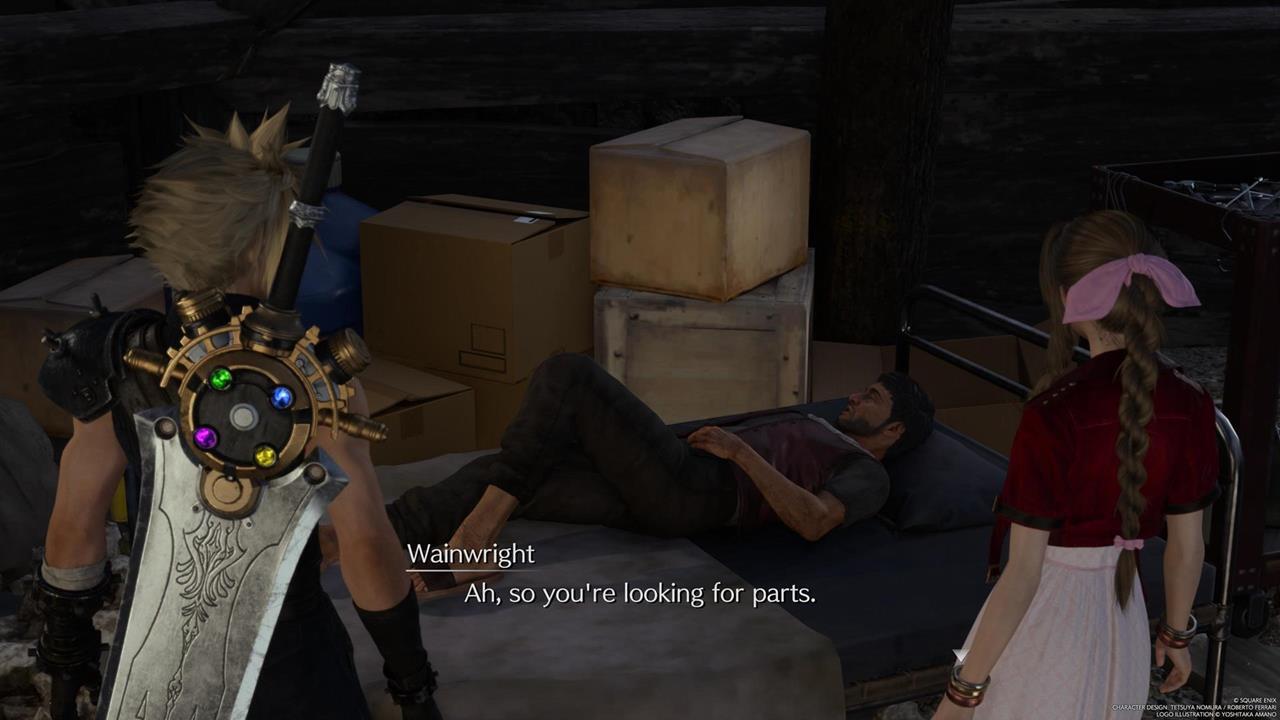Click the white dialogue-advance arrow
This screenshot has height=720, width=1280.
[x=959, y=655]
